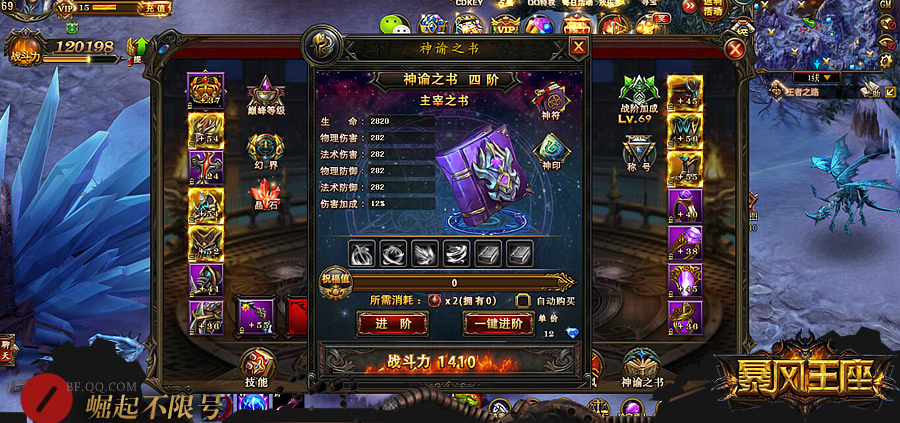Open the 神印 seal icon

click(x=552, y=150)
